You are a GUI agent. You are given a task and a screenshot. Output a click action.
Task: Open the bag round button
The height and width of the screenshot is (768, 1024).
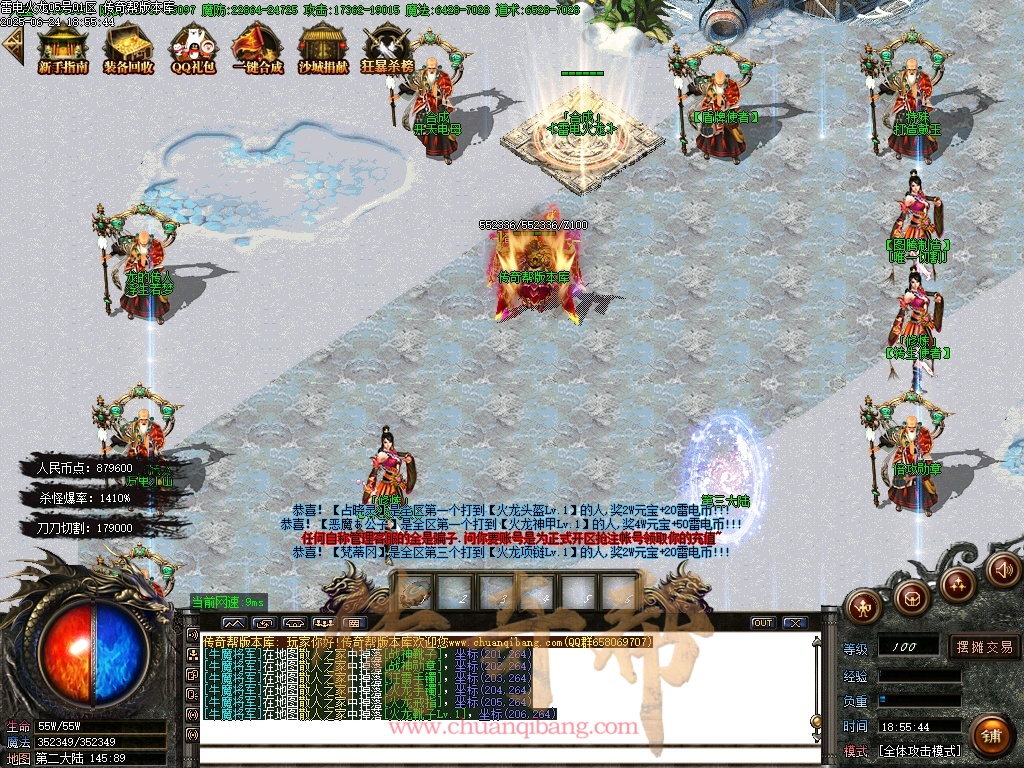(911, 597)
